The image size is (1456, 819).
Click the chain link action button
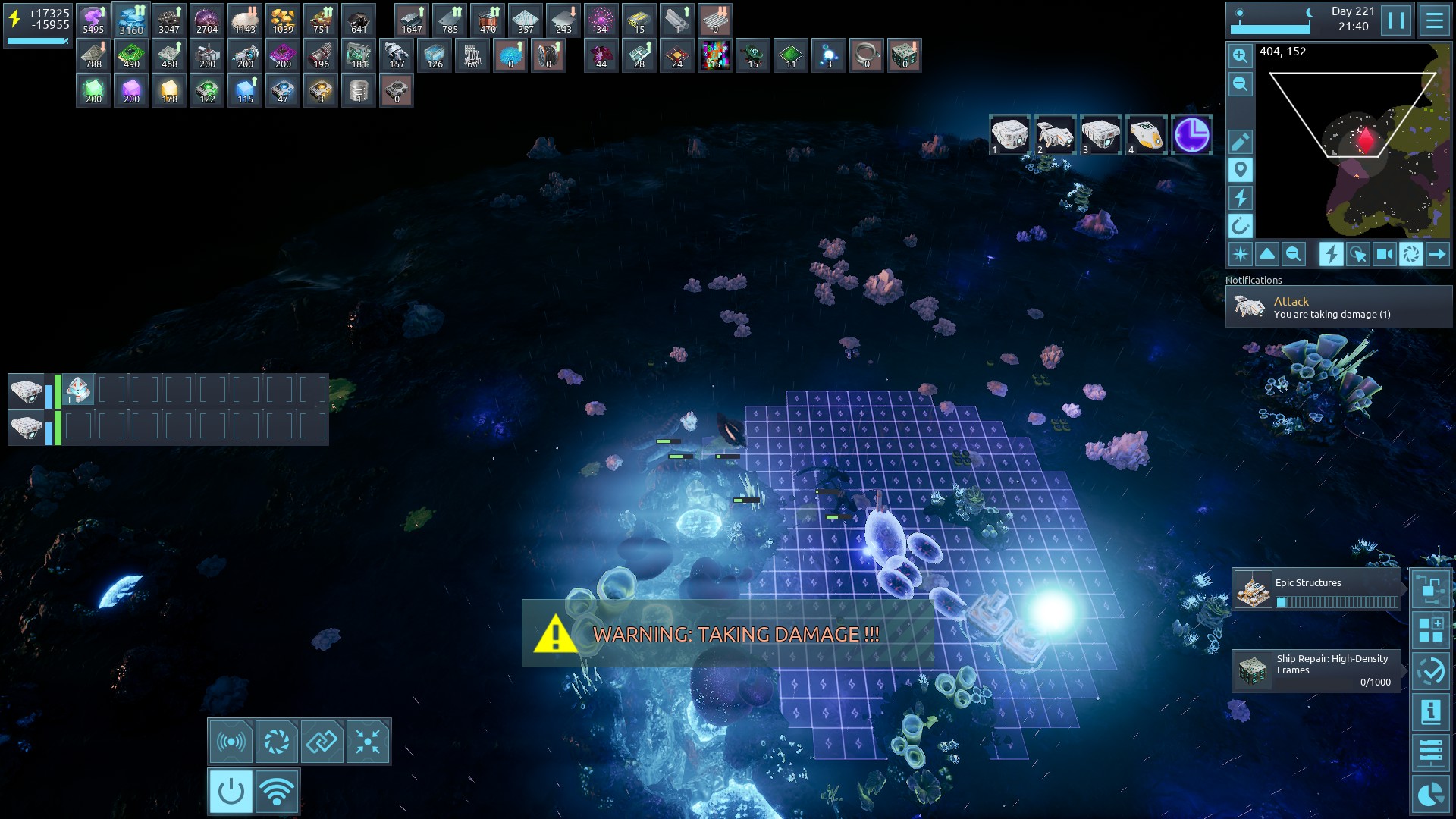click(322, 741)
